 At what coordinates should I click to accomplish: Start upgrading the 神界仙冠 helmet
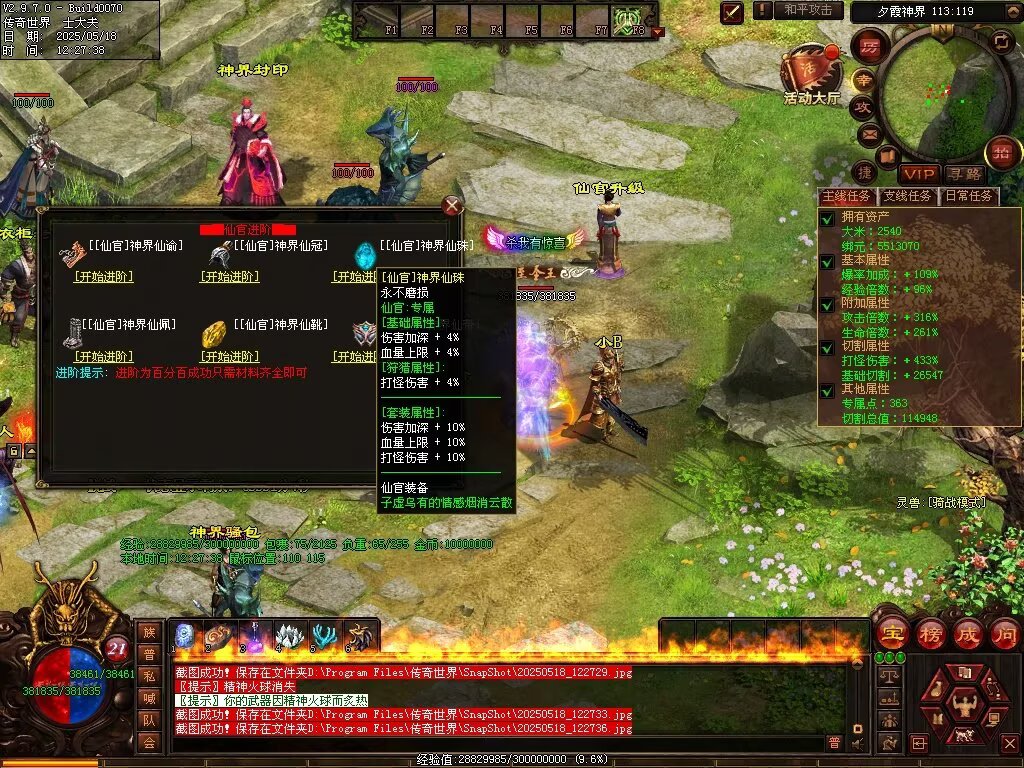pos(230,277)
